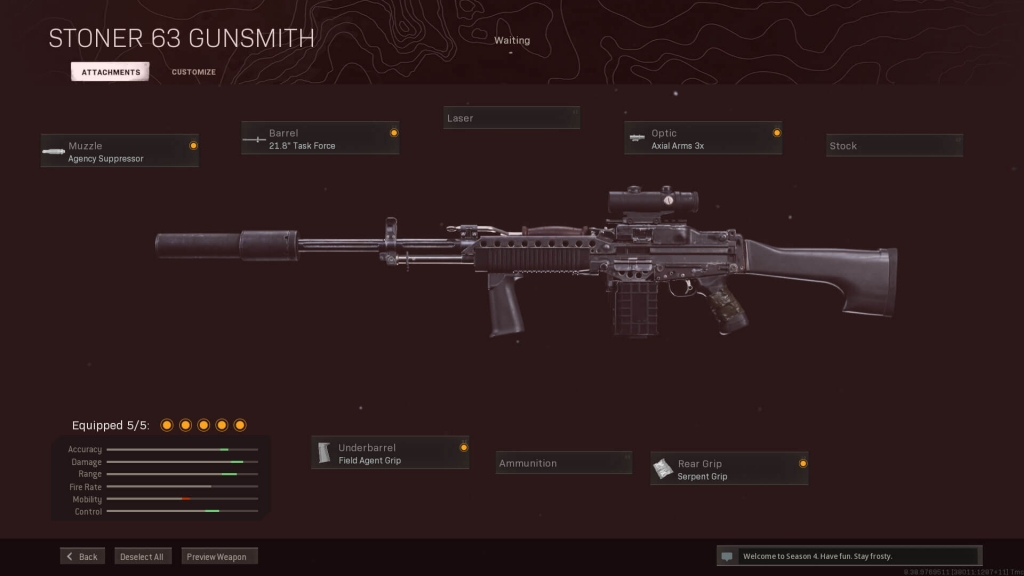Screen dimensions: 1024x576
Task: Go back with the Back button
Action: pos(83,556)
